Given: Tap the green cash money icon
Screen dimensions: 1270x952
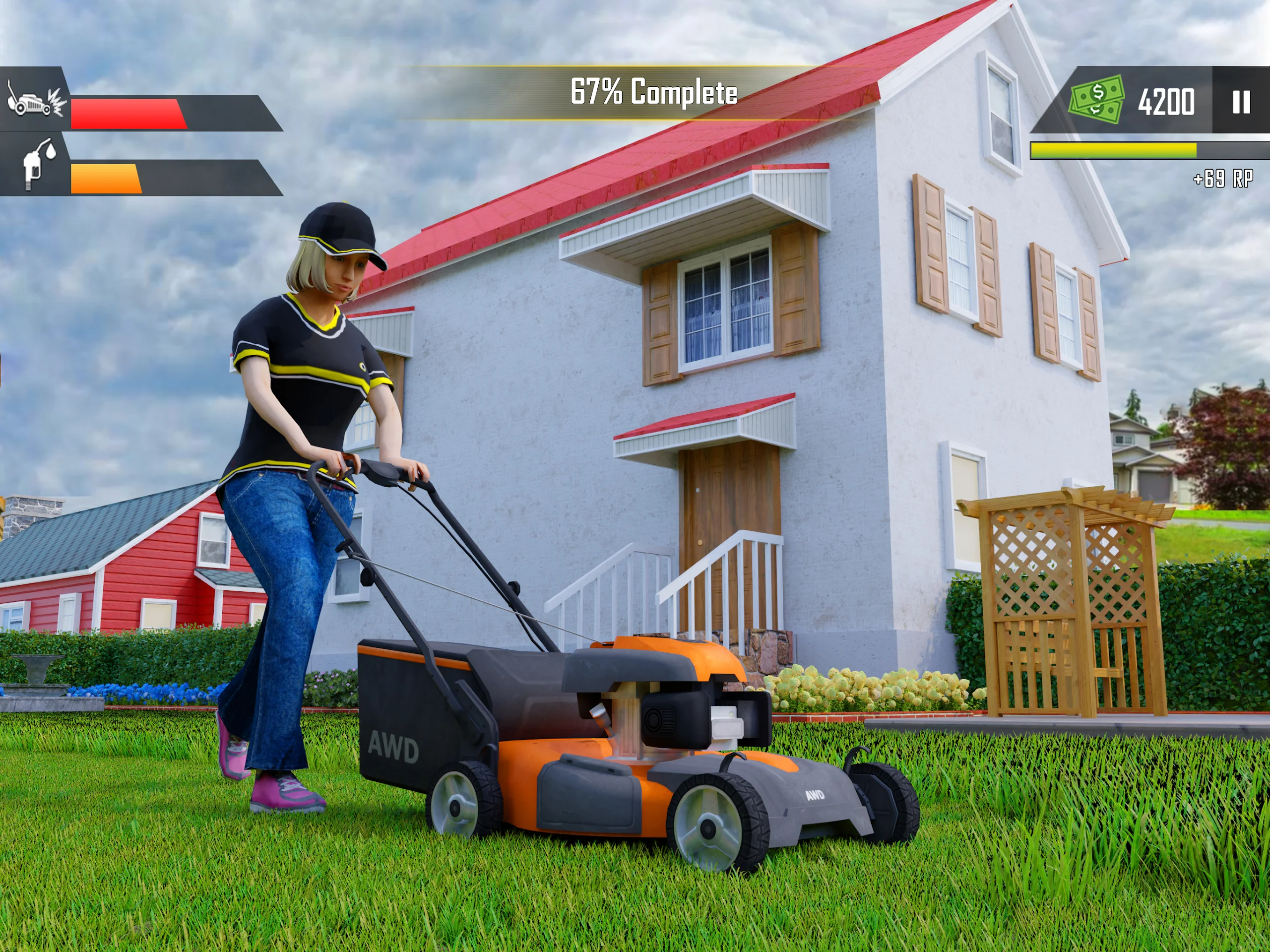Looking at the screenshot, I should [1096, 99].
